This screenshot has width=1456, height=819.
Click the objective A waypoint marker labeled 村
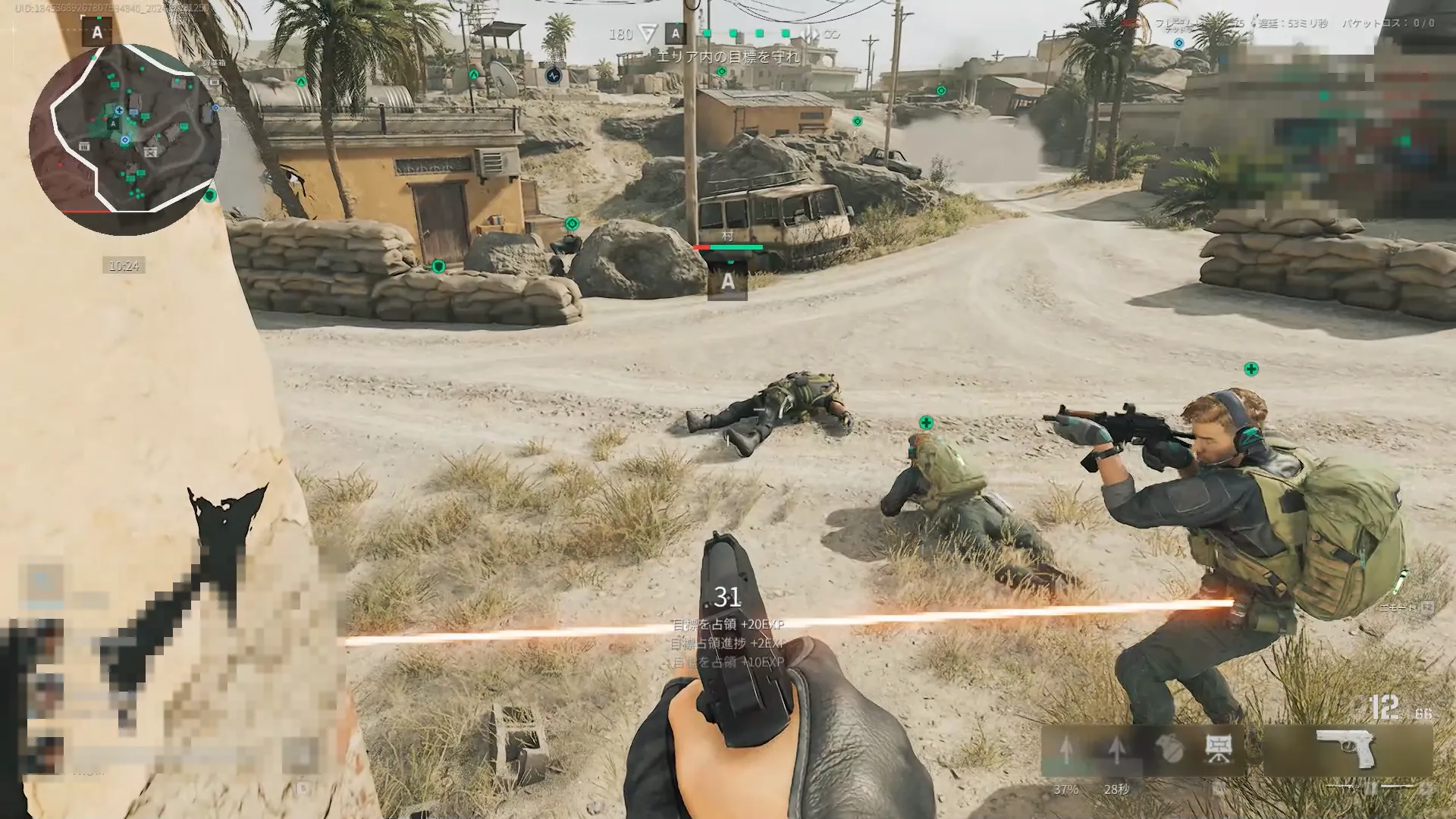(727, 281)
